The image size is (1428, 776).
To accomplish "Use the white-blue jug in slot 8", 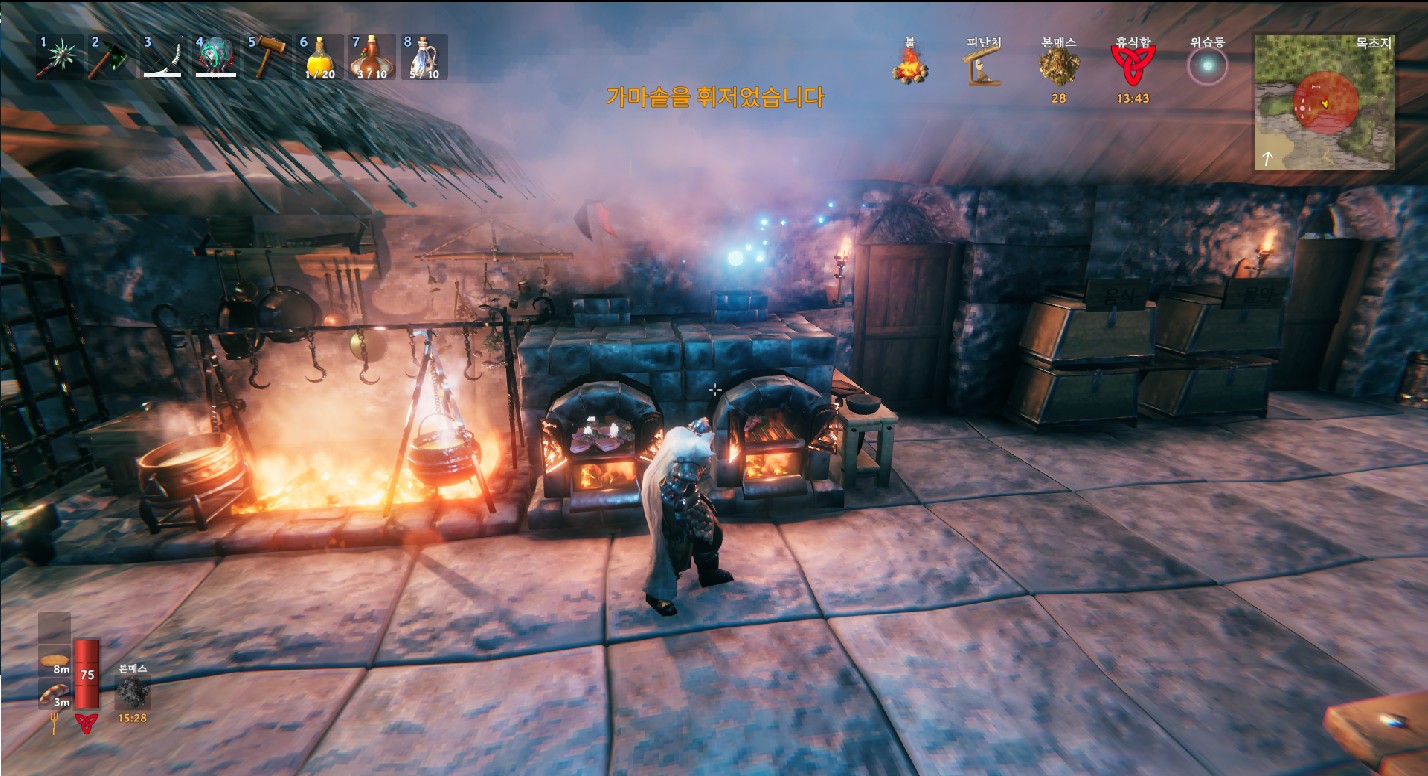I will 424,58.
